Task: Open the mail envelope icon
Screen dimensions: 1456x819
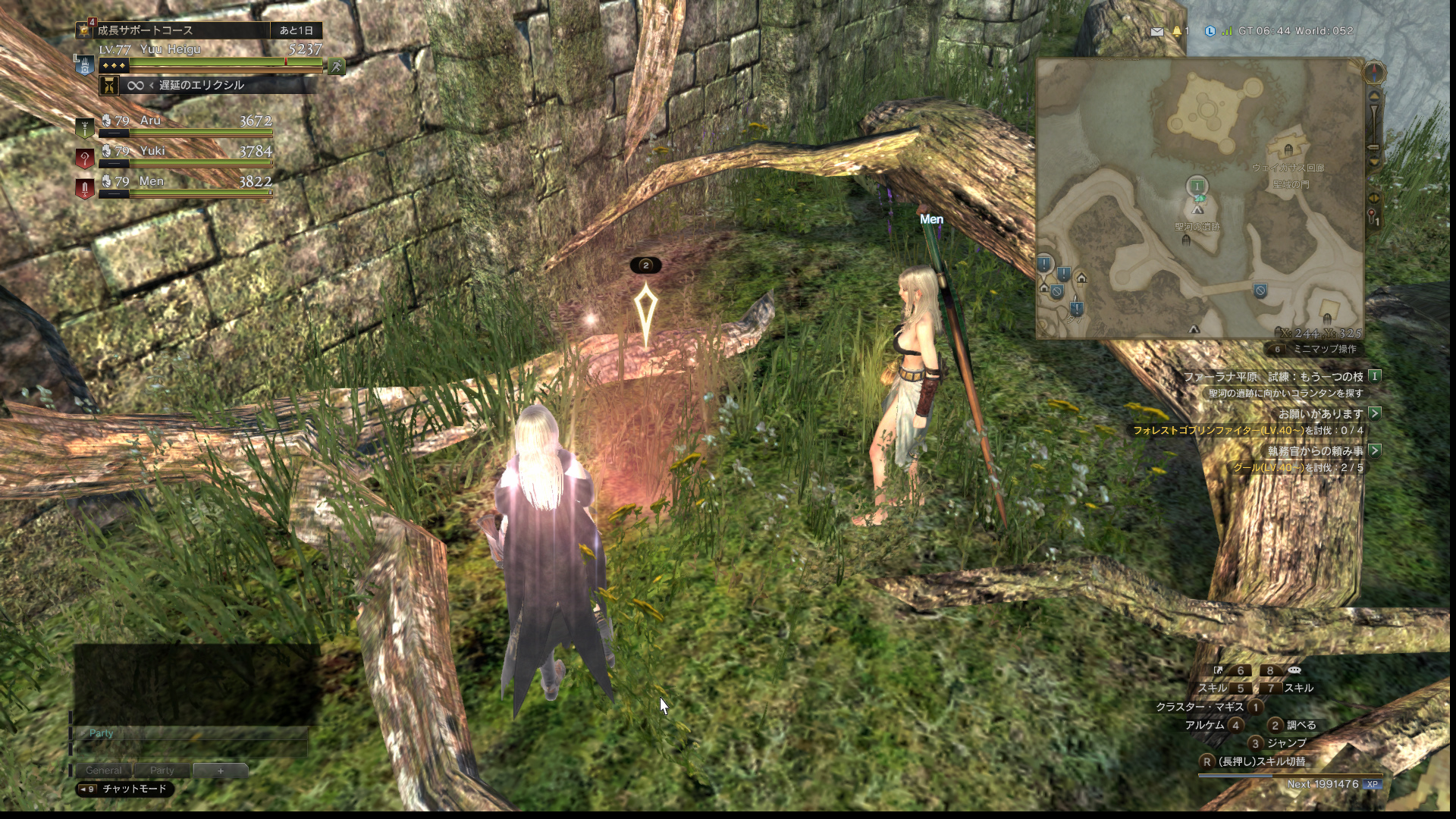Action: [1156, 32]
